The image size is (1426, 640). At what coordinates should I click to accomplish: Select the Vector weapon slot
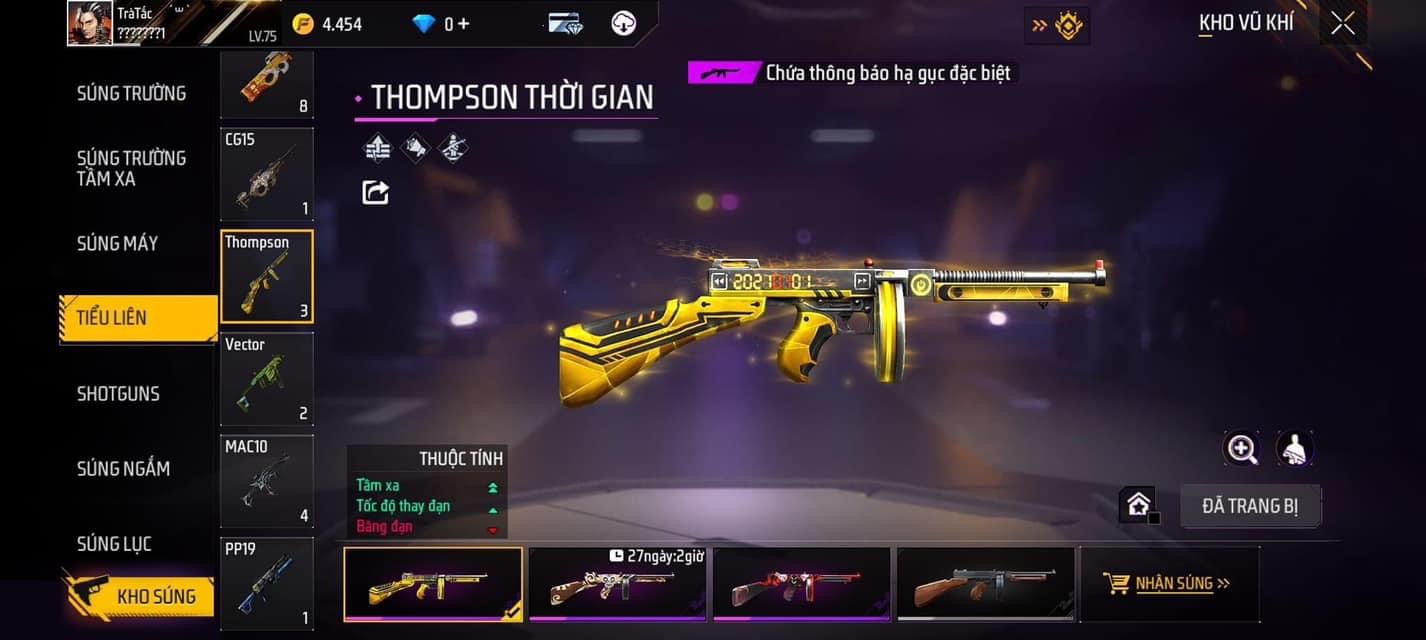point(266,379)
